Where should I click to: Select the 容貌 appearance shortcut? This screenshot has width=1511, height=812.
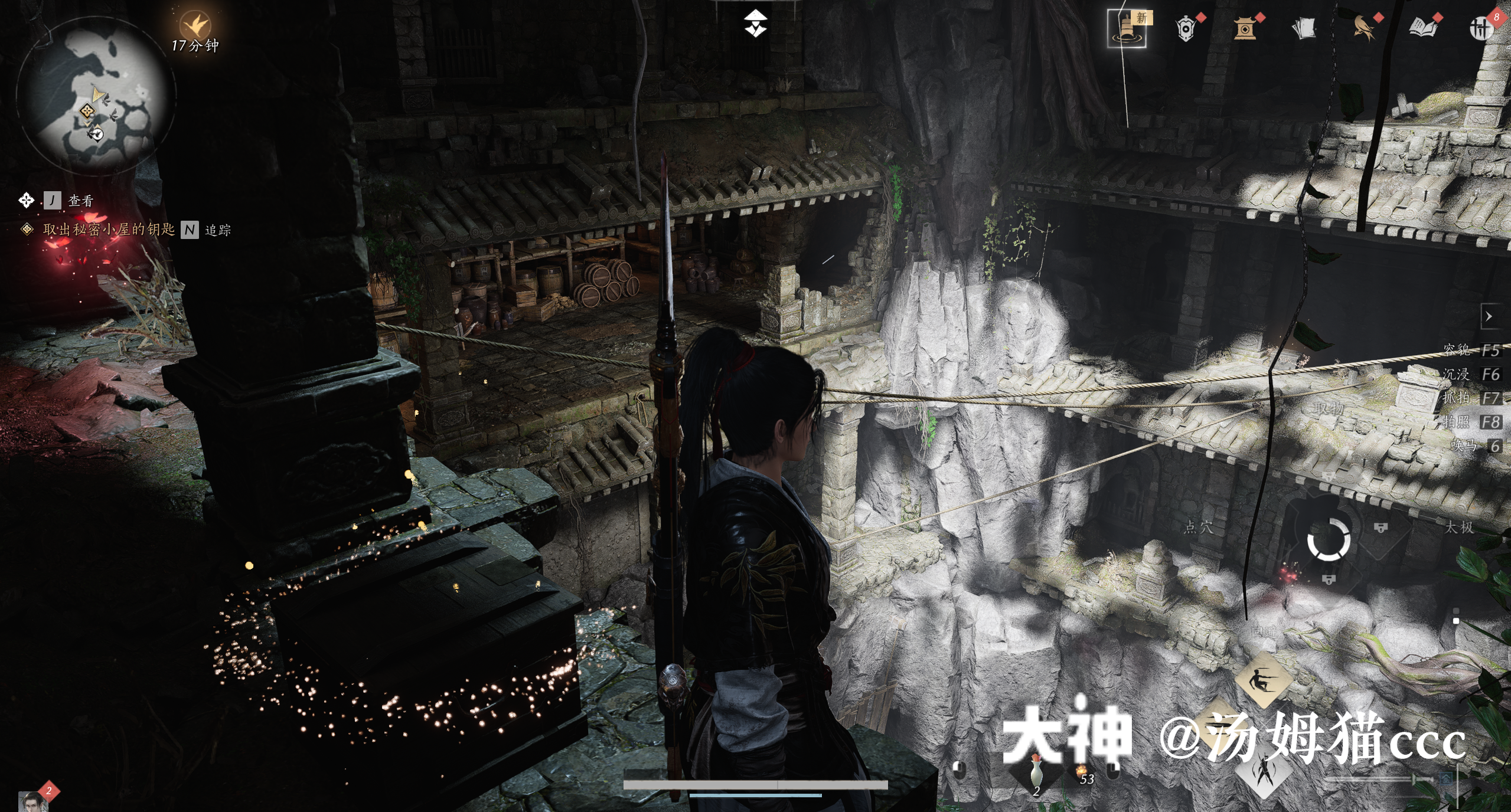point(1470,351)
